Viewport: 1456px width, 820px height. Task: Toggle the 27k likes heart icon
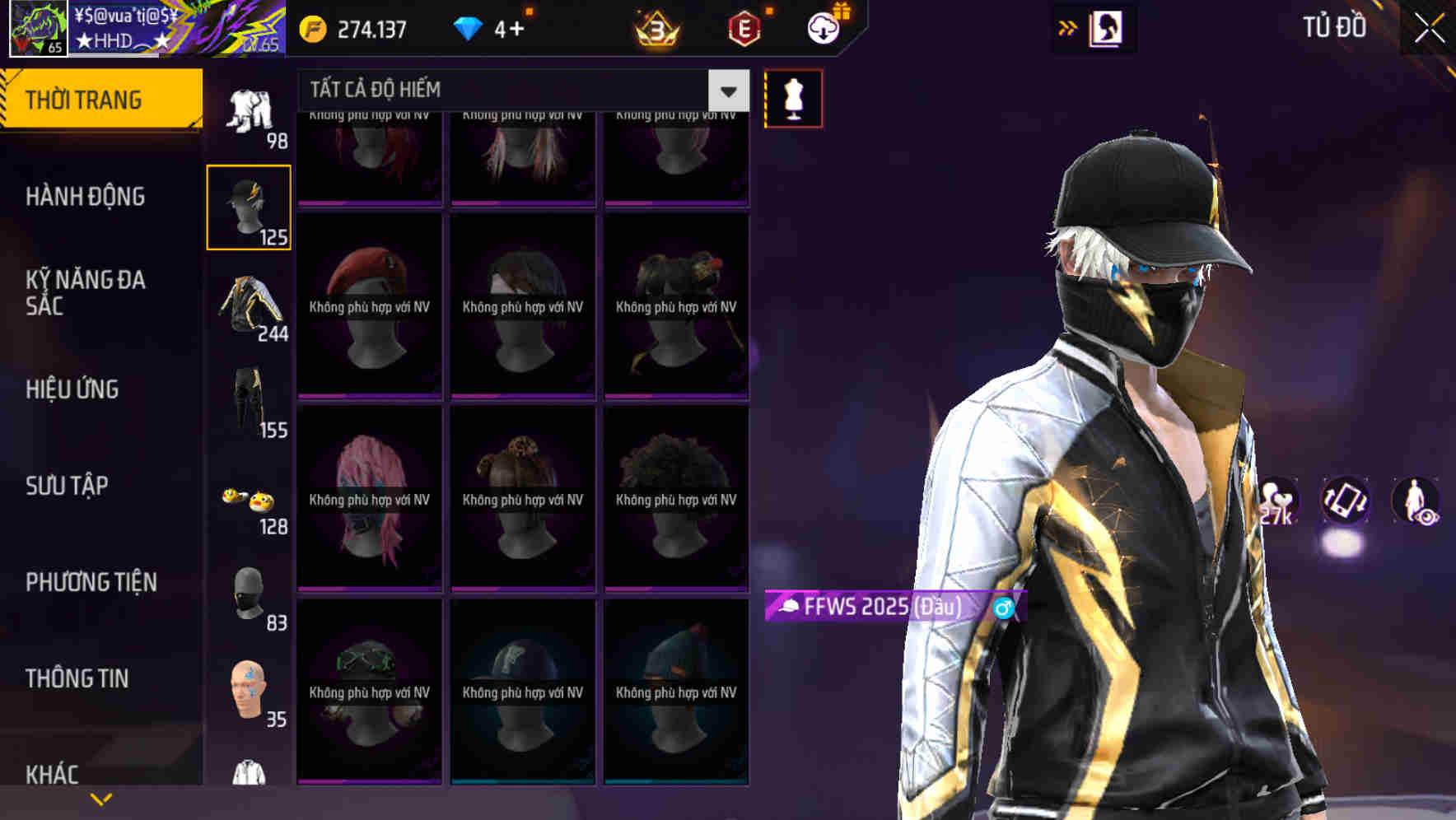click(1277, 502)
